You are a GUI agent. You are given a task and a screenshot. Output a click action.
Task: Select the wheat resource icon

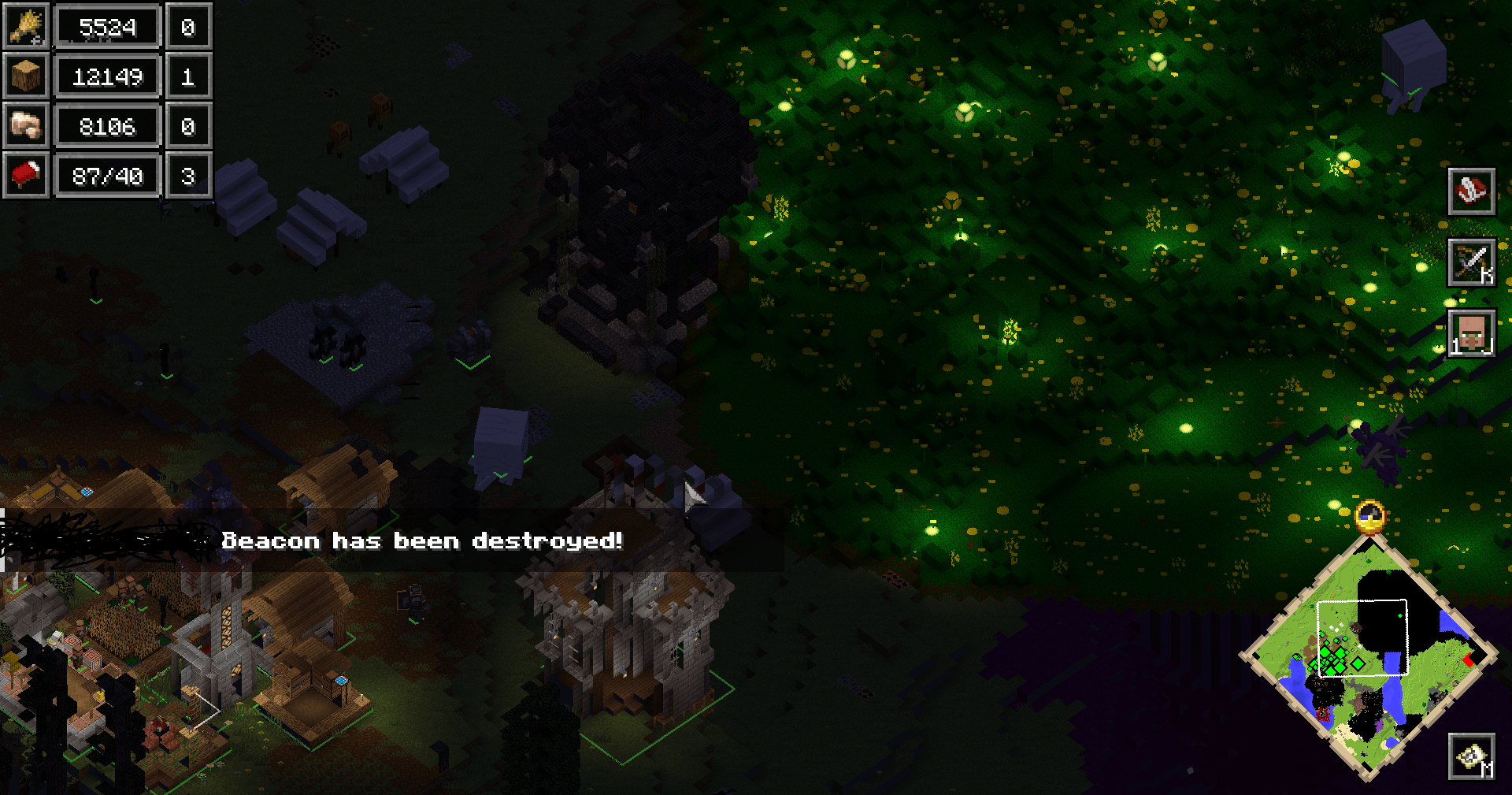(26, 26)
